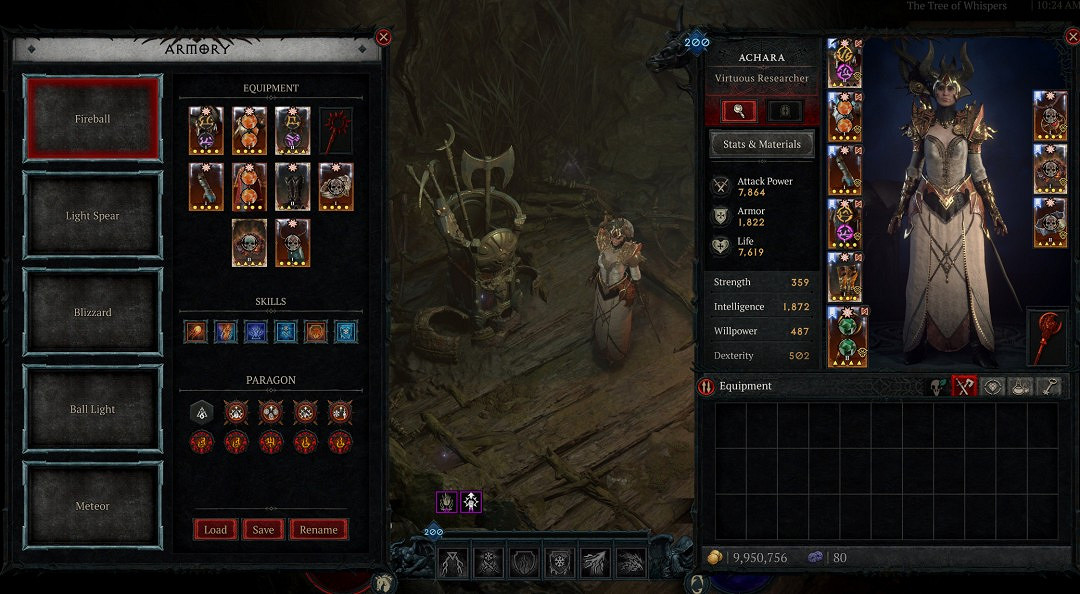The height and width of the screenshot is (594, 1080).
Task: Click the hexagonal paragon board icon
Action: click(x=199, y=412)
